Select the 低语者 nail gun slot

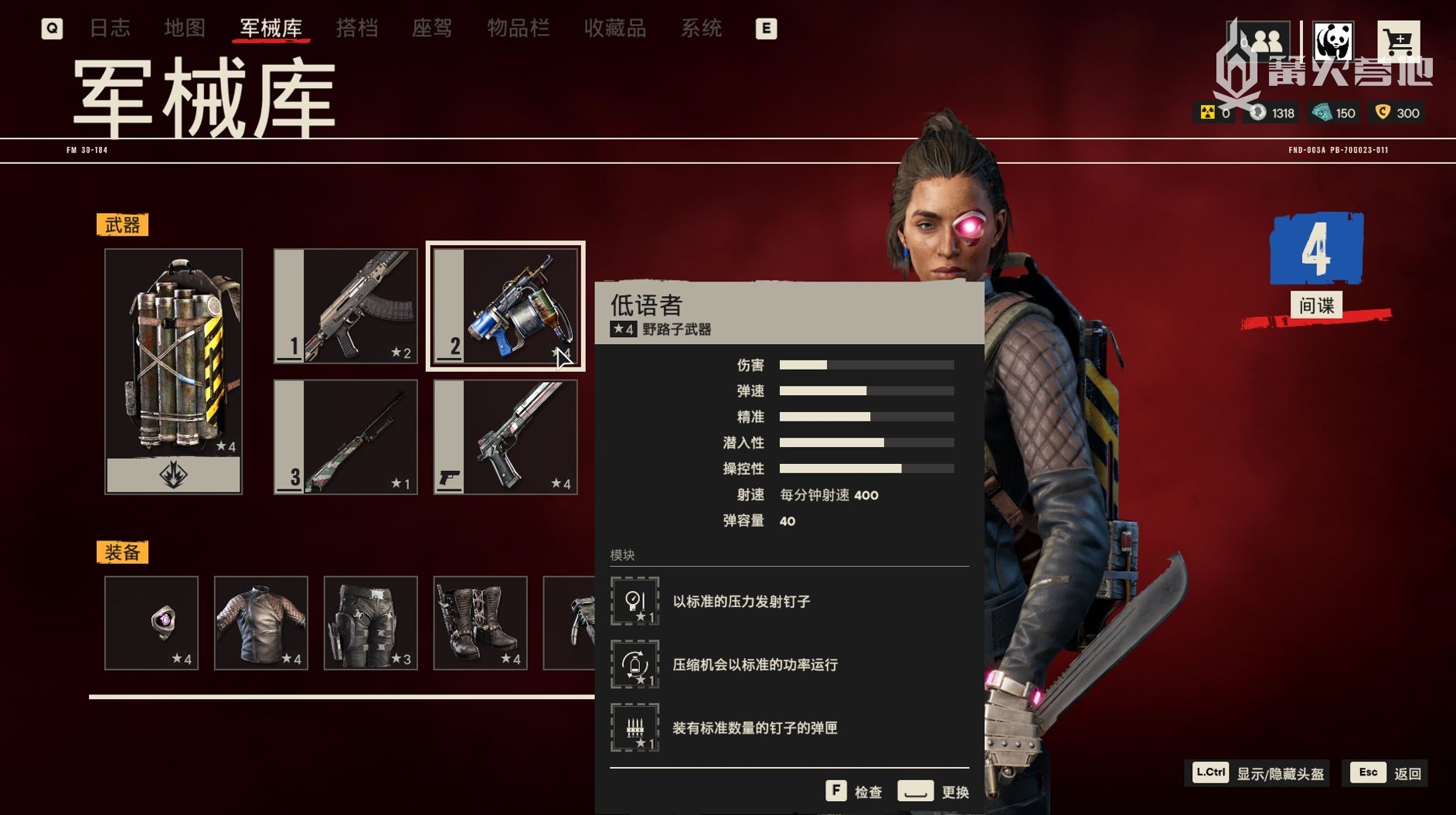(505, 306)
